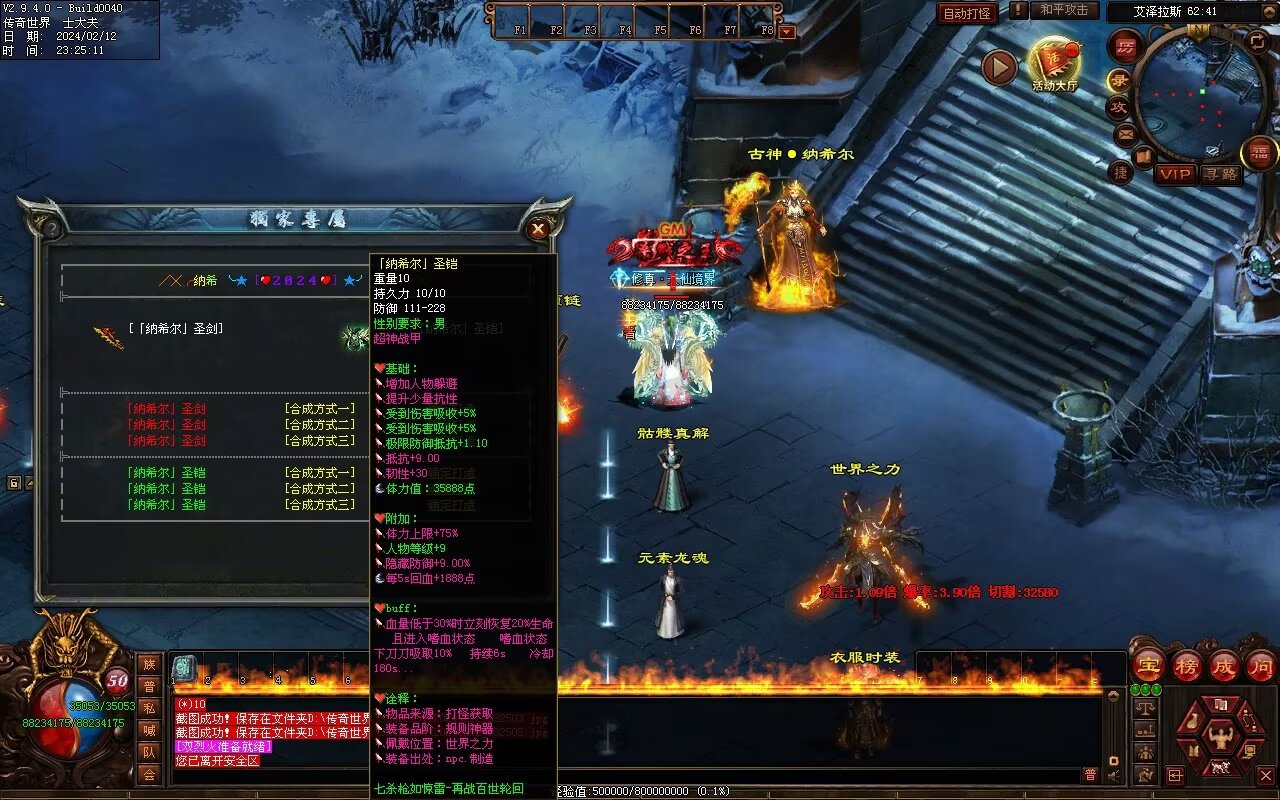Toggle the 自动打怪 auto-fight button
The image size is (1280, 800).
pyautogui.click(x=967, y=13)
